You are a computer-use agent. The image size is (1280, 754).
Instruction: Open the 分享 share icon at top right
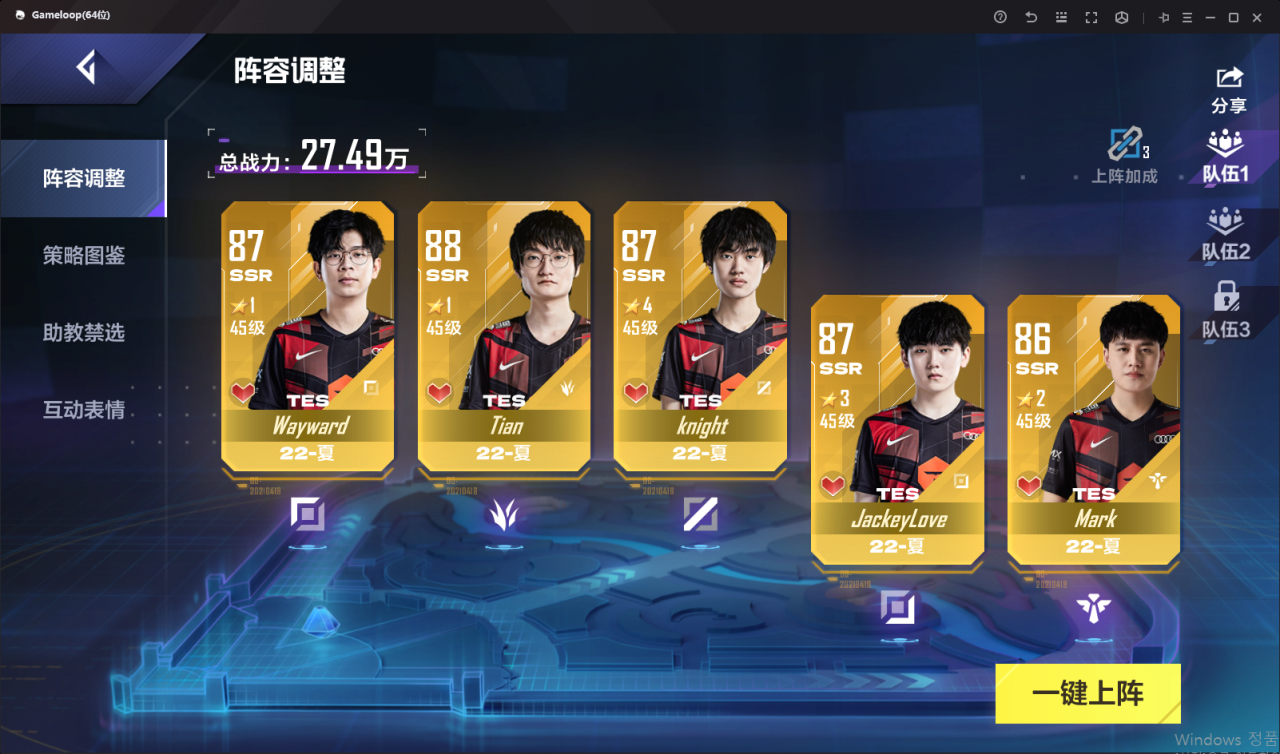pyautogui.click(x=1227, y=78)
